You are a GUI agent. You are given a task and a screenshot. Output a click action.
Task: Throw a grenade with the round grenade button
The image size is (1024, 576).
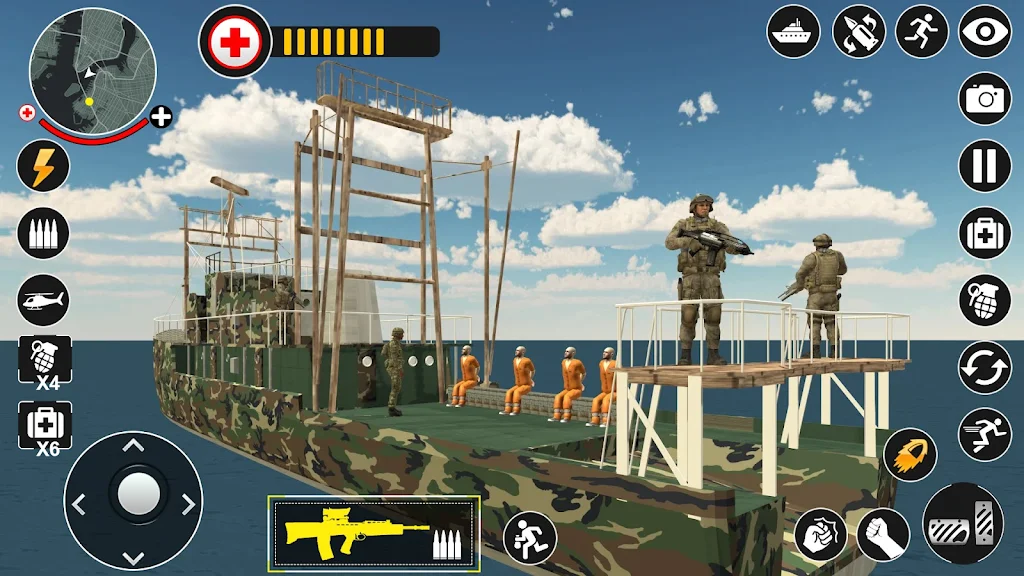[986, 300]
